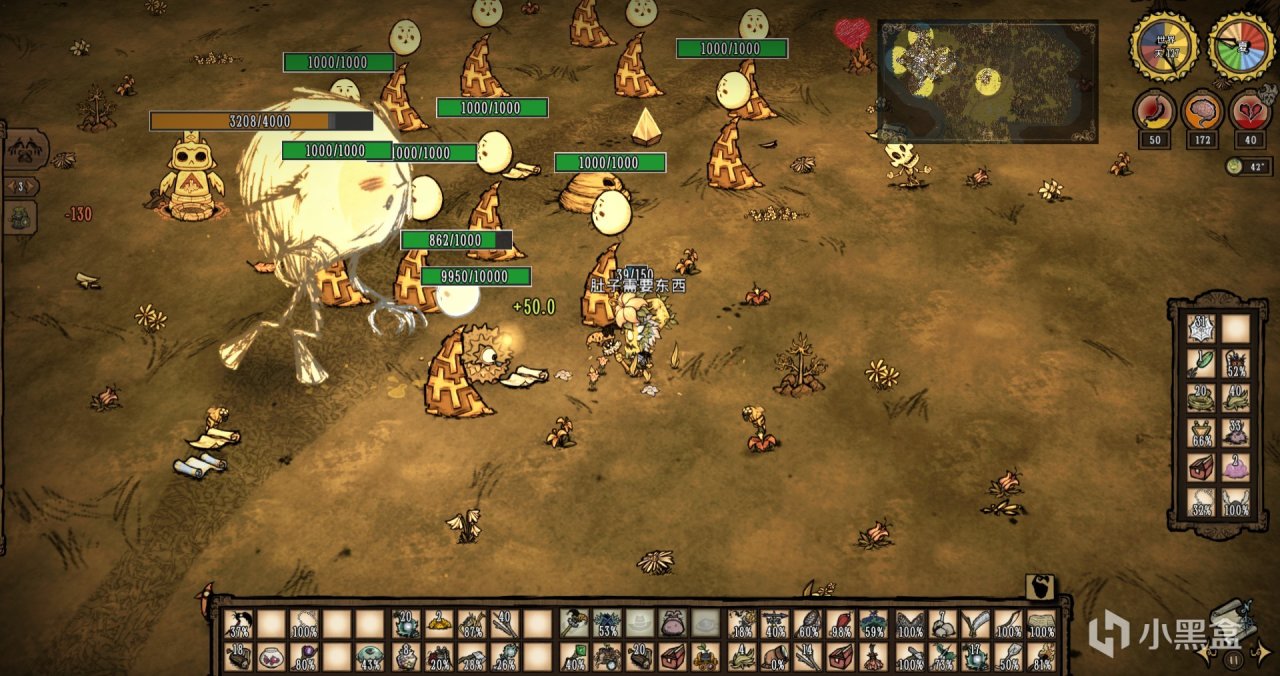
Task: Select the fishbowl item in the inventory
Action: [272, 657]
